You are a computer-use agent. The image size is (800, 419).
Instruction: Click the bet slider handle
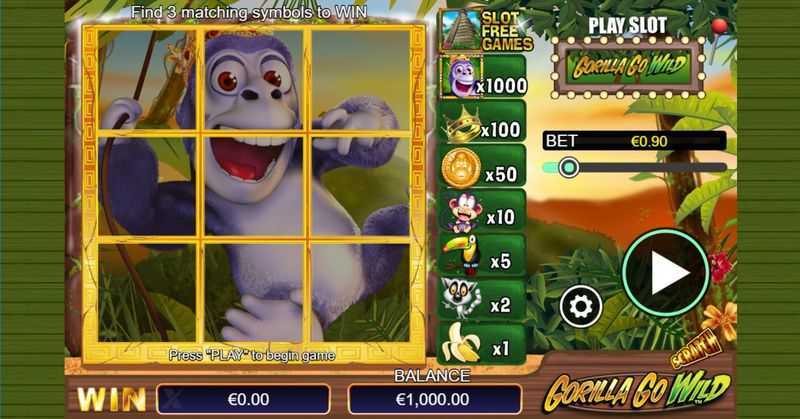tap(569, 167)
